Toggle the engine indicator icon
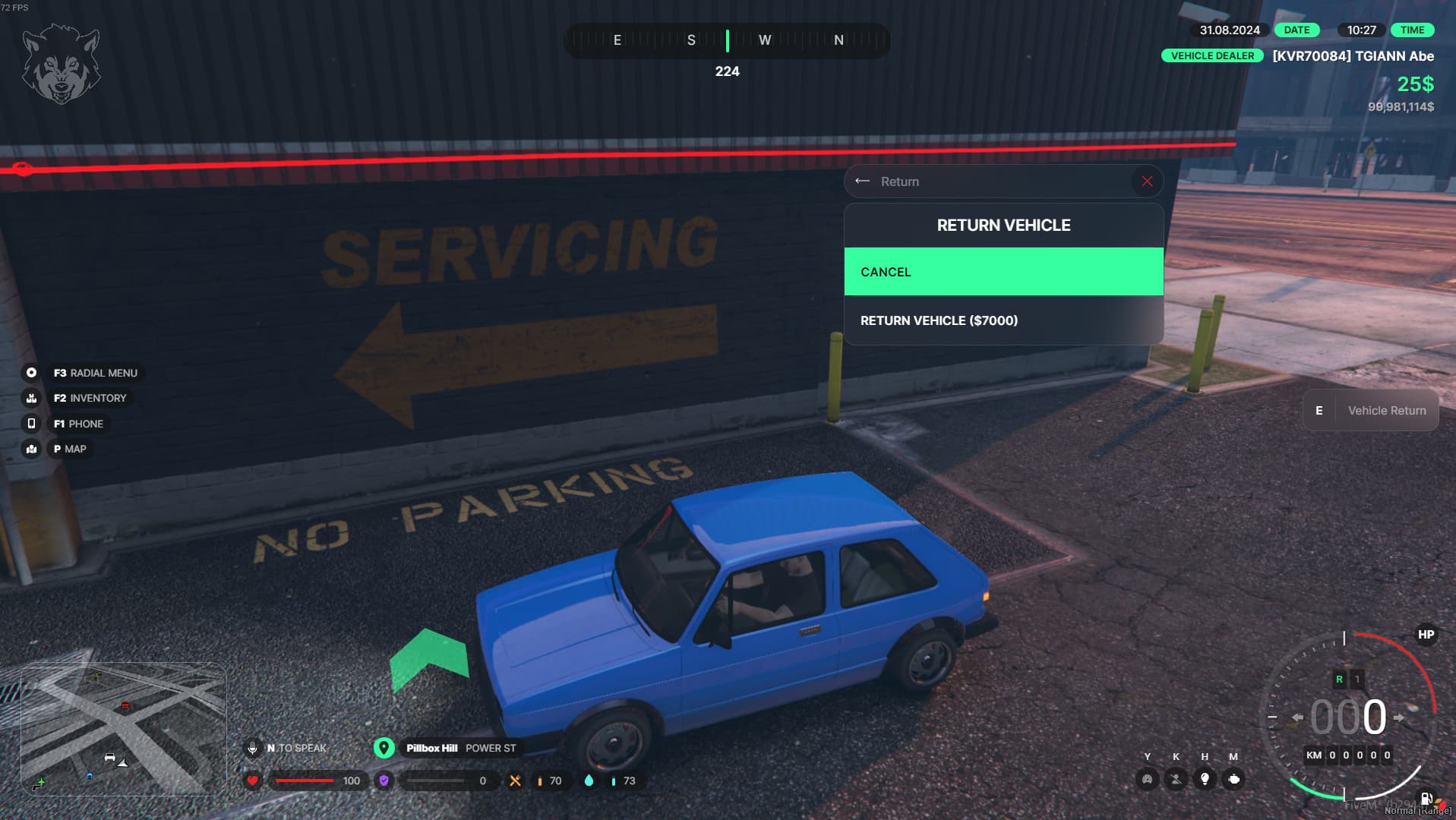Screen dimensions: 1456x820 tap(1233, 779)
